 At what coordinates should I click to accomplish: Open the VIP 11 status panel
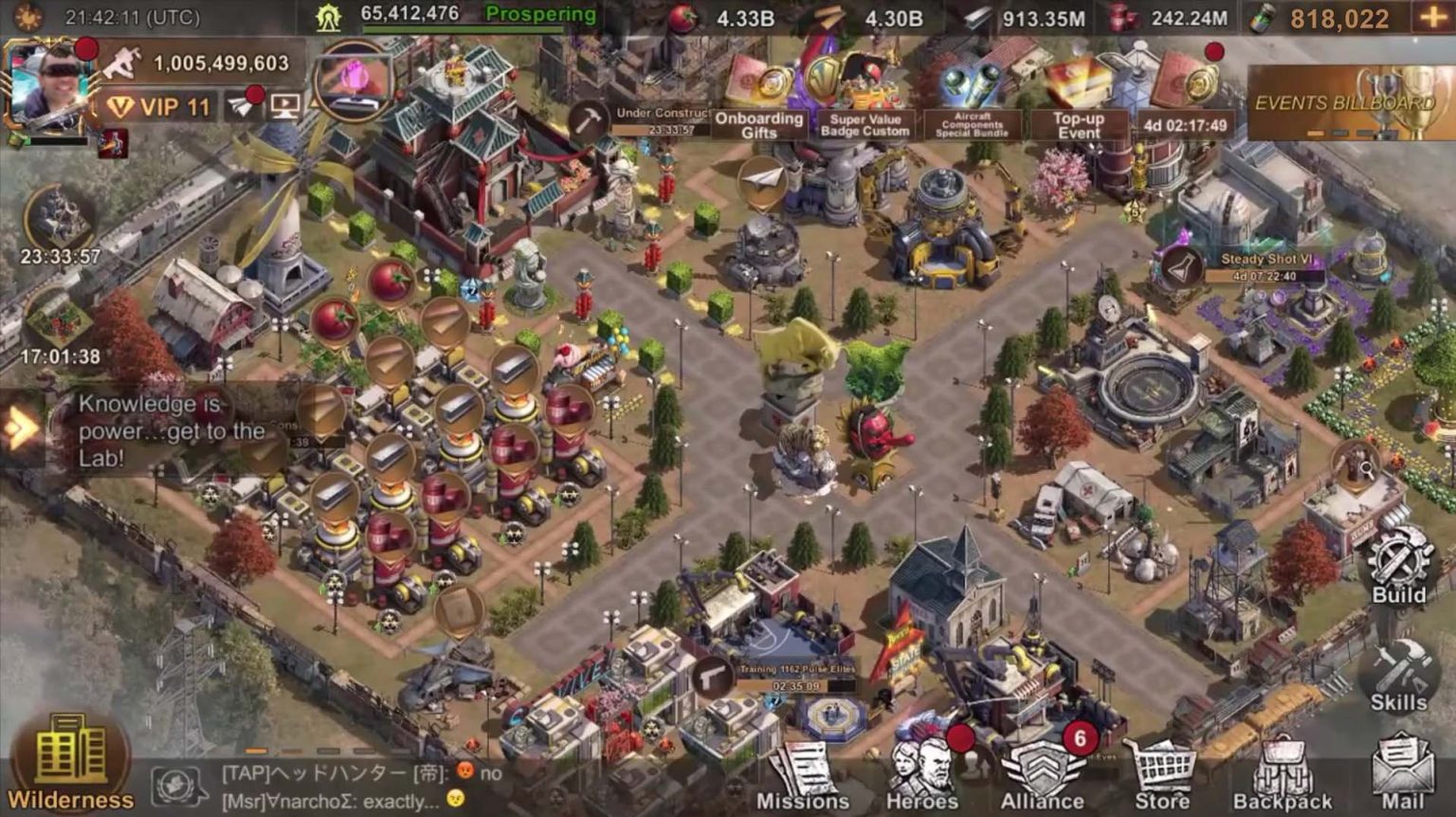tap(161, 105)
